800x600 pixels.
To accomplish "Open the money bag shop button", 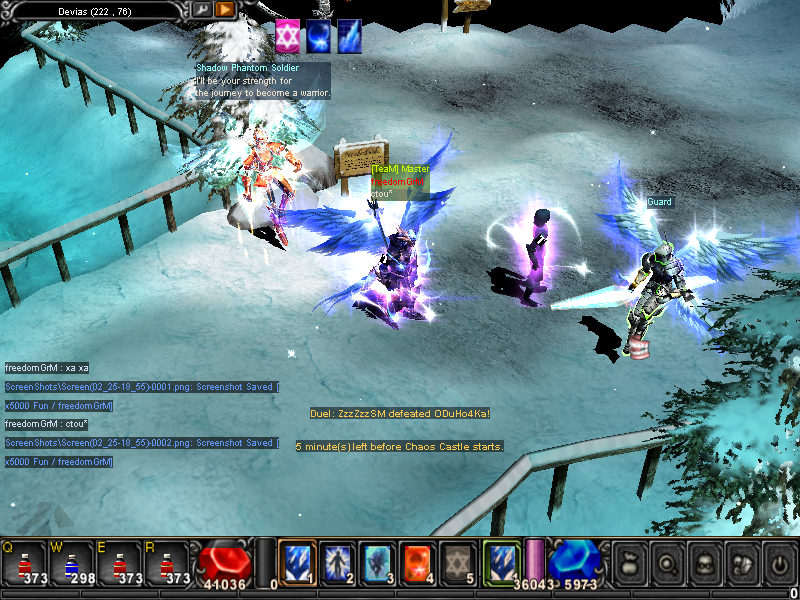I will pos(628,562).
